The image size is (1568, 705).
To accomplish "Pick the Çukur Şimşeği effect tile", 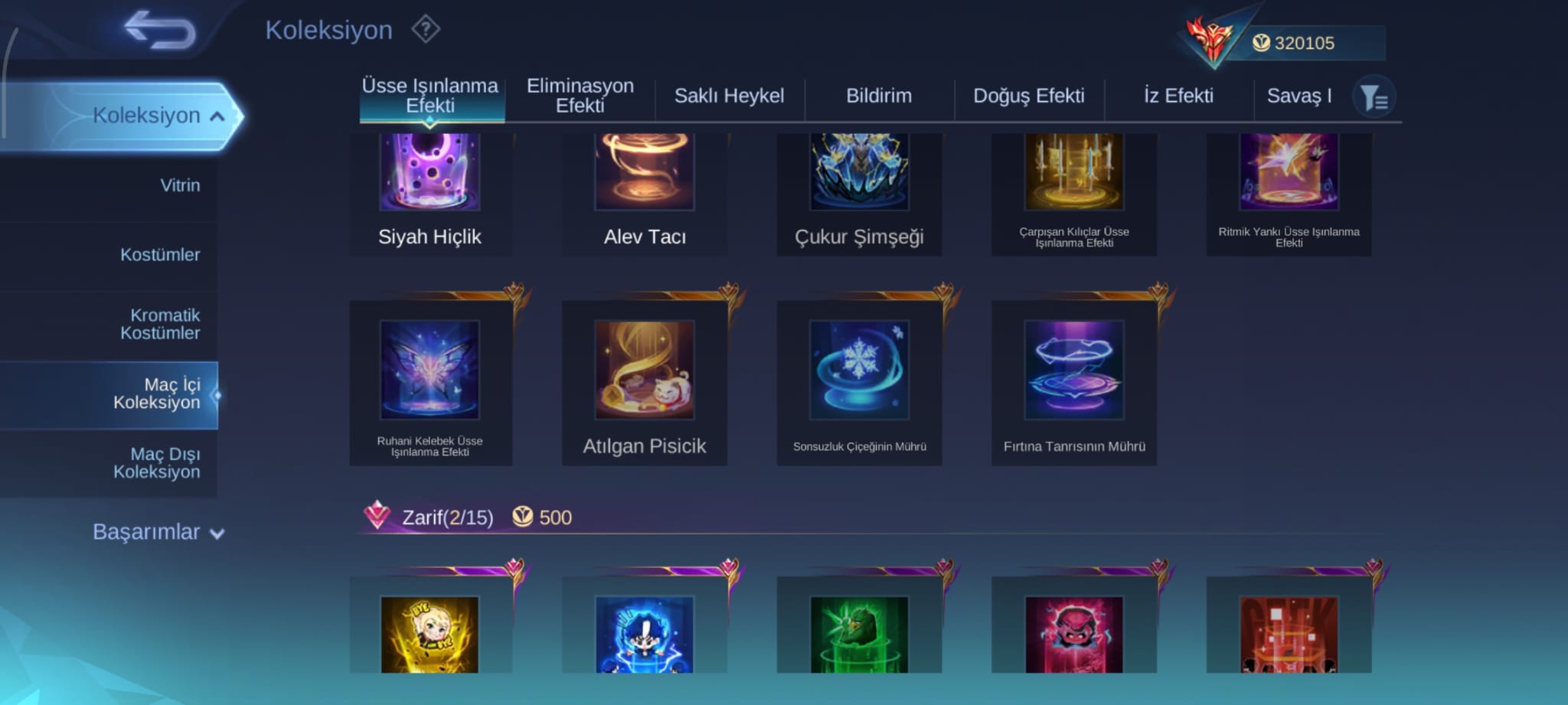I will click(x=859, y=191).
